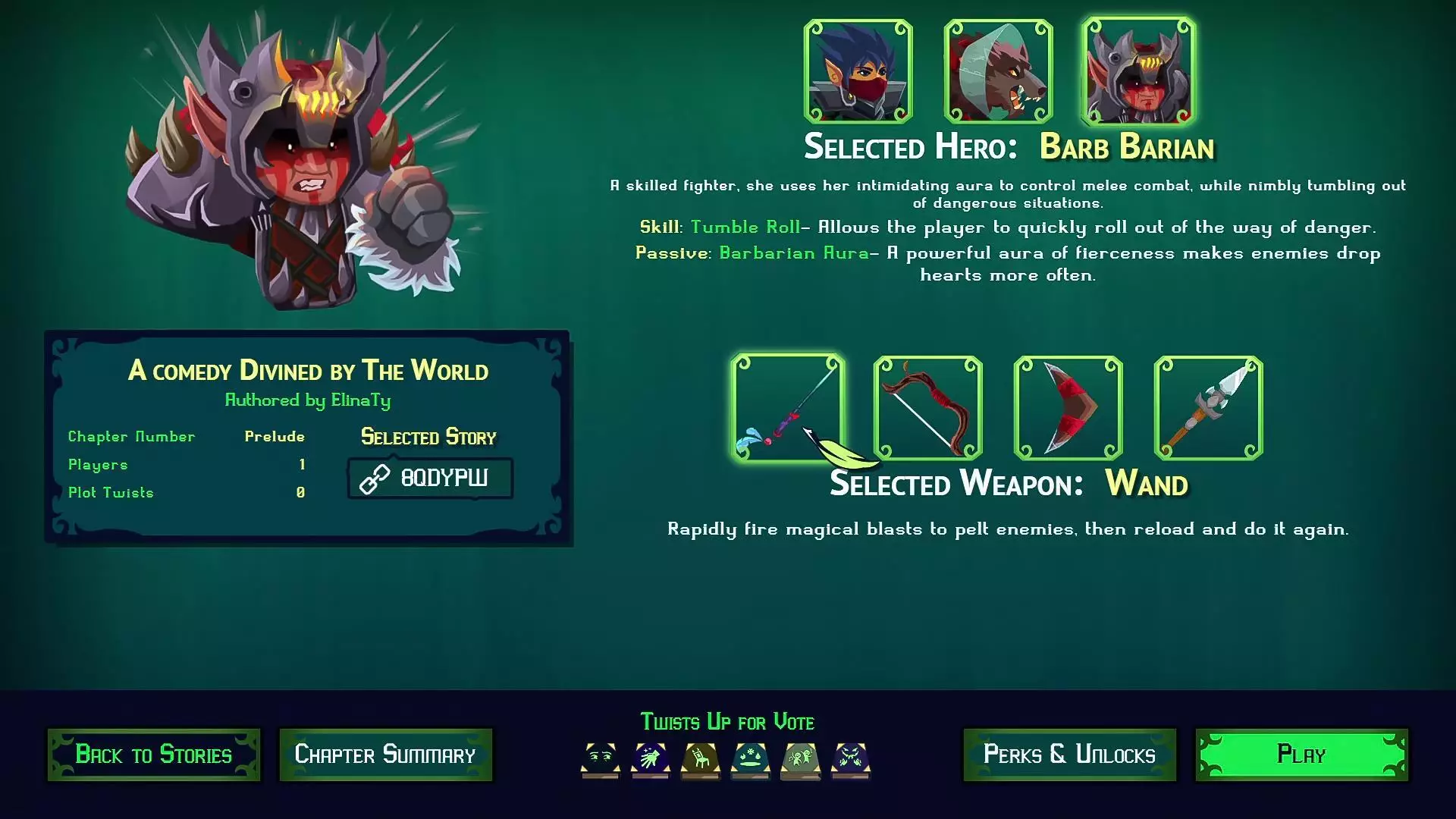Viewport: 1456px width, 819px height.
Task: Open Perks & Unlocks
Action: coord(1069,755)
